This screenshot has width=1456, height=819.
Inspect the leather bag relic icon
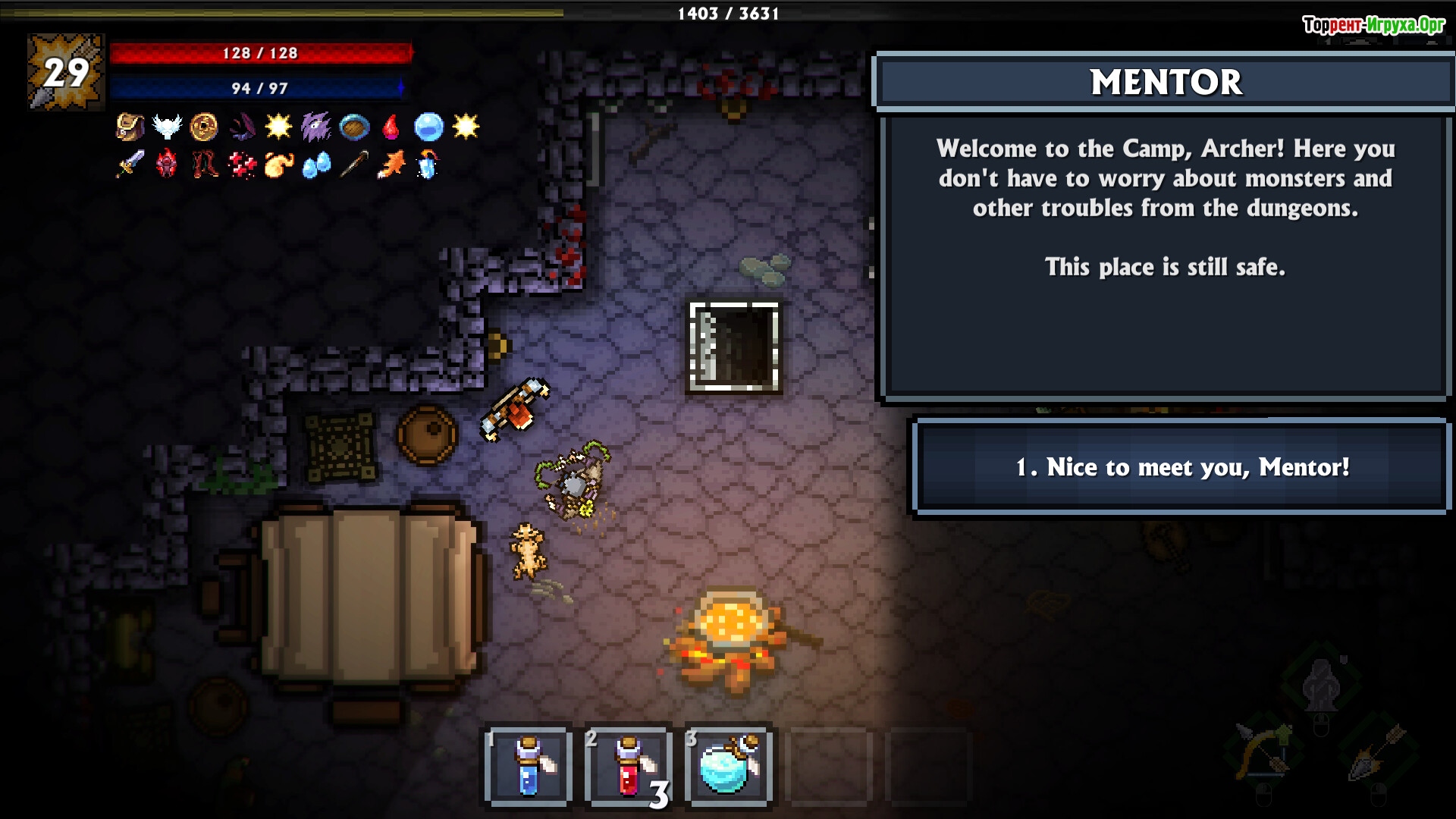pos(130,127)
